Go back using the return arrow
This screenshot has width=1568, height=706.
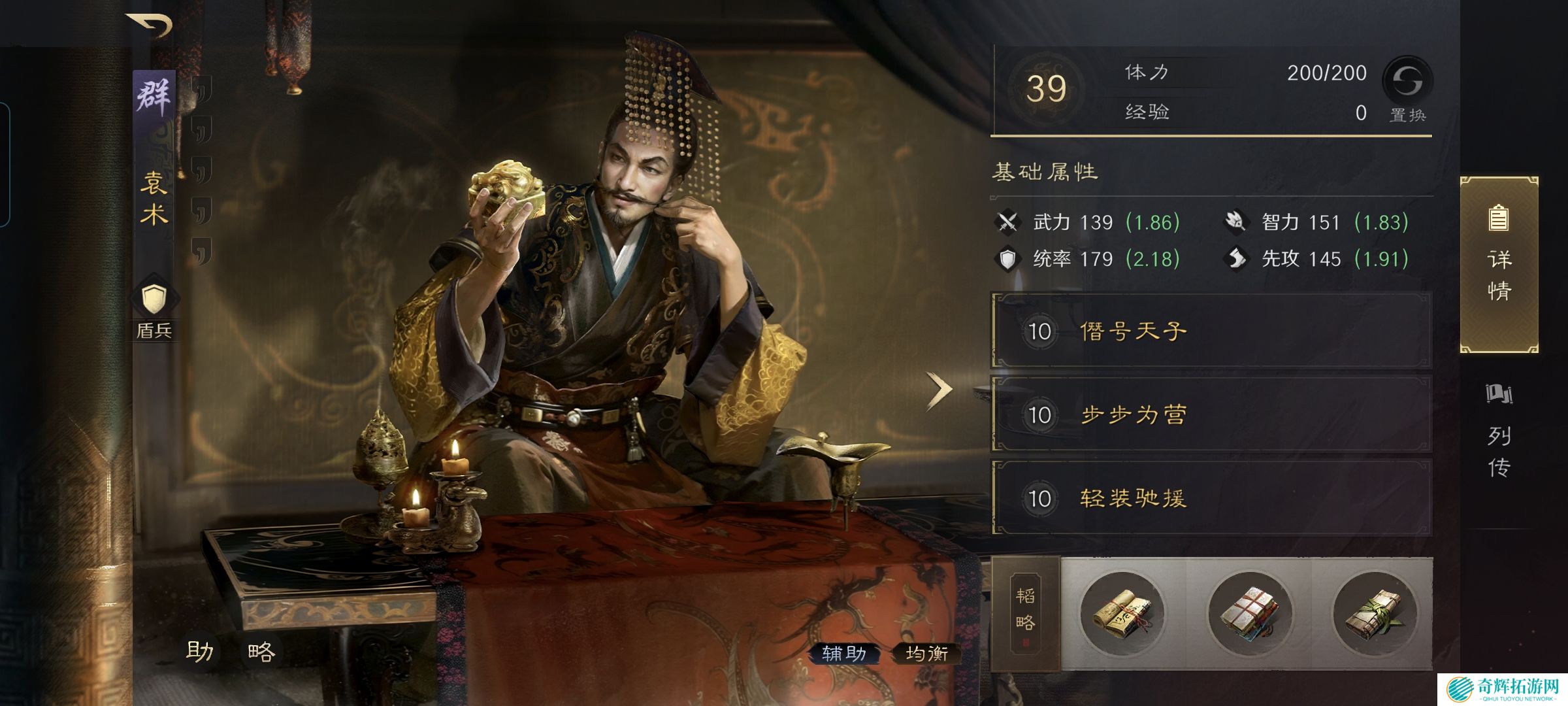pos(150,25)
